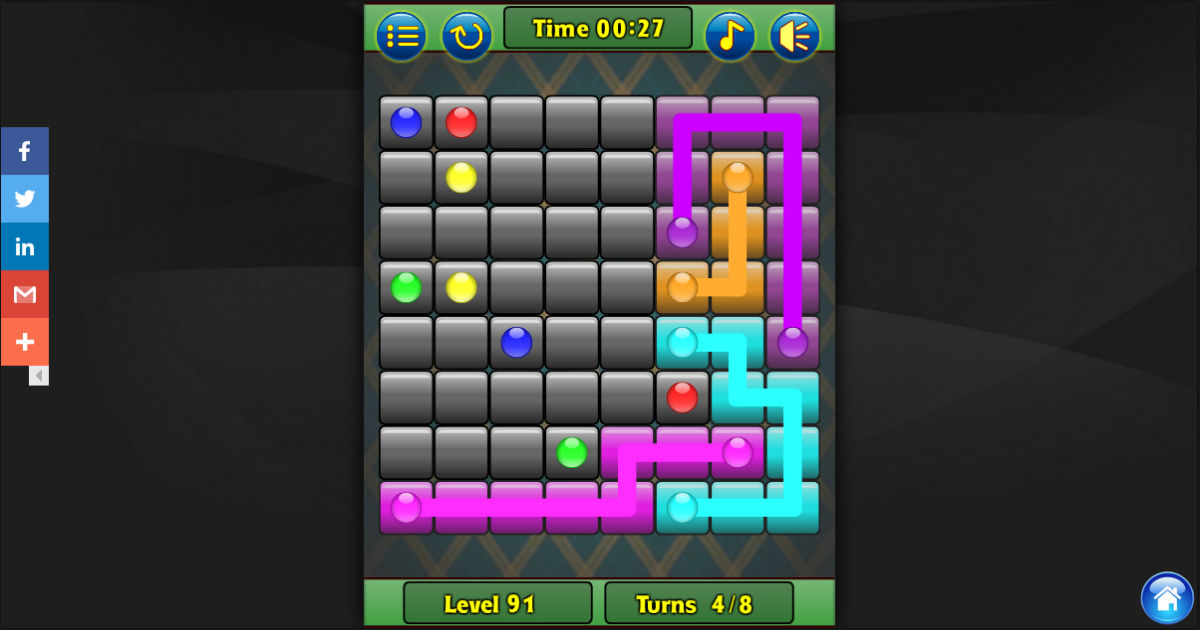Pick the red dot below the cyan dot
The height and width of the screenshot is (630, 1200).
click(x=682, y=397)
